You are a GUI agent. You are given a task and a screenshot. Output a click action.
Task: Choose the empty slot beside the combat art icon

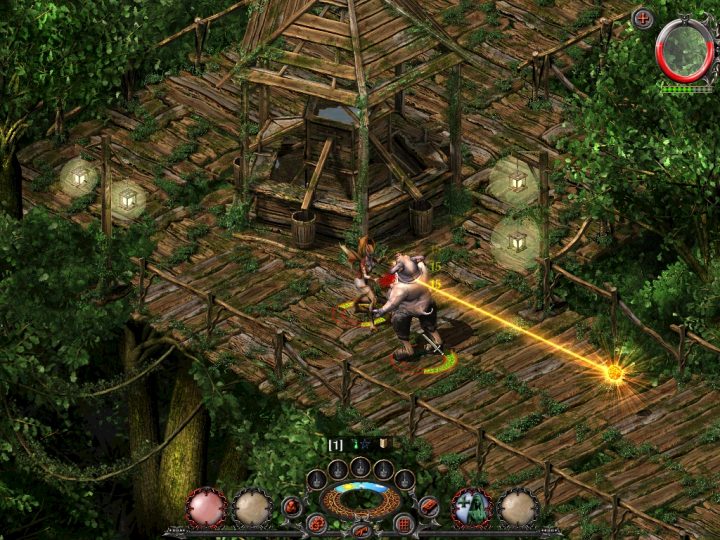519,507
